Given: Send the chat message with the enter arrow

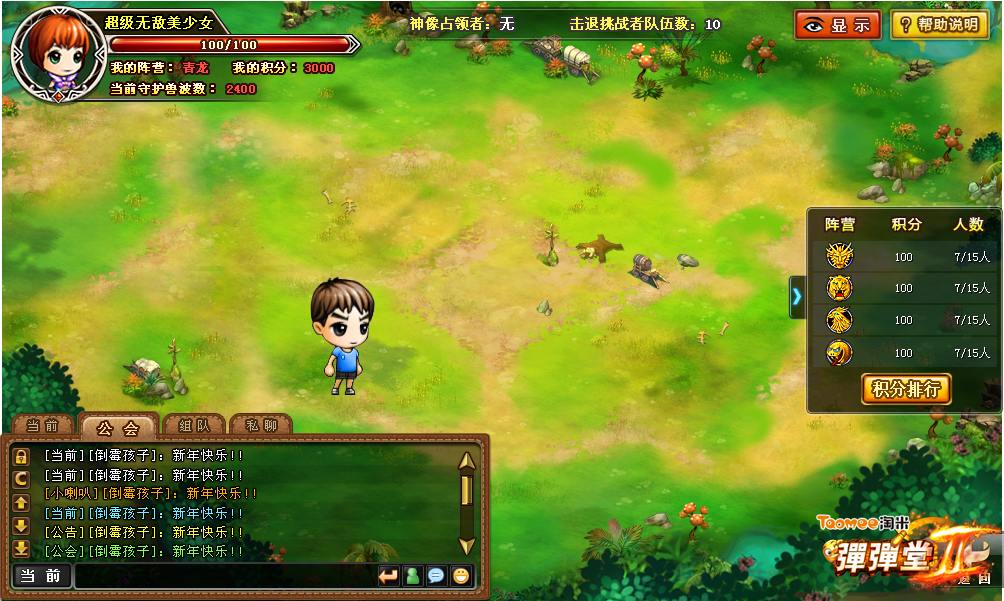Looking at the screenshot, I should (x=388, y=576).
